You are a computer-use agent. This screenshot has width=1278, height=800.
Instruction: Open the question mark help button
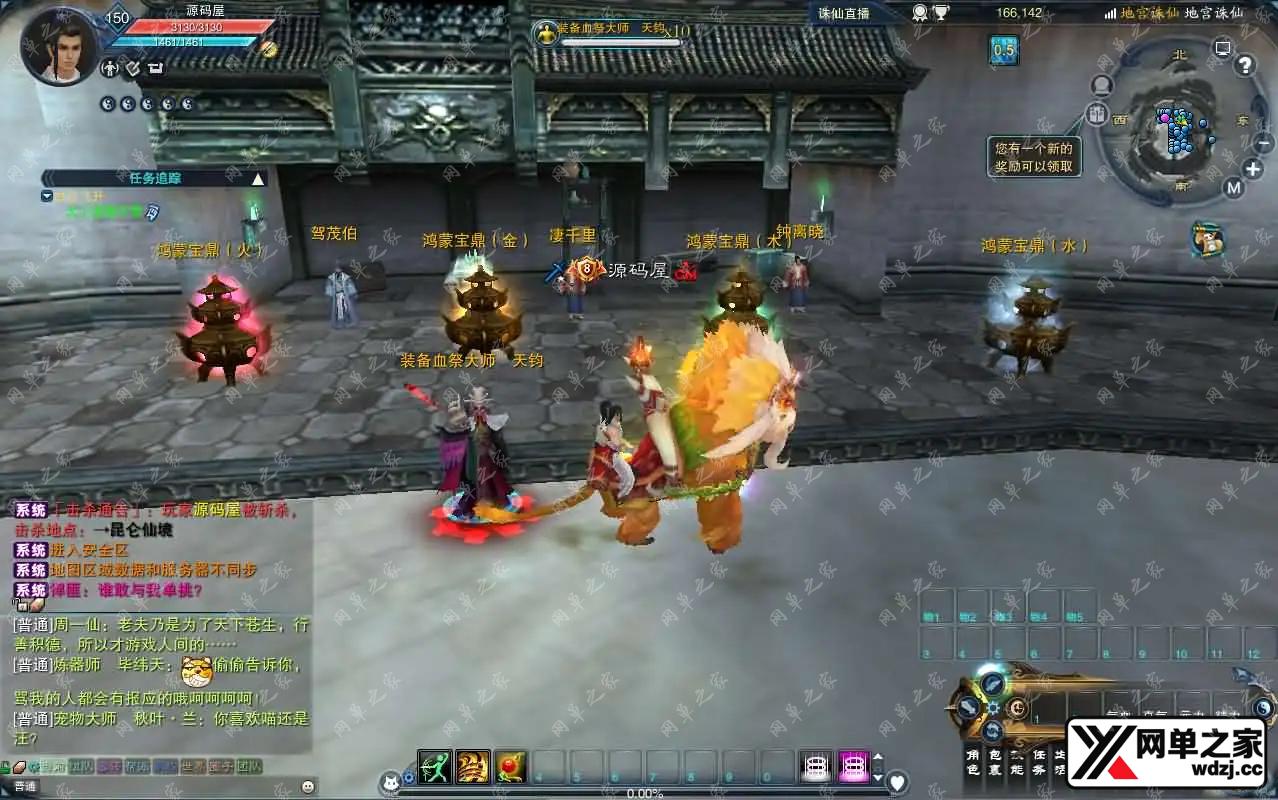pos(1245,66)
